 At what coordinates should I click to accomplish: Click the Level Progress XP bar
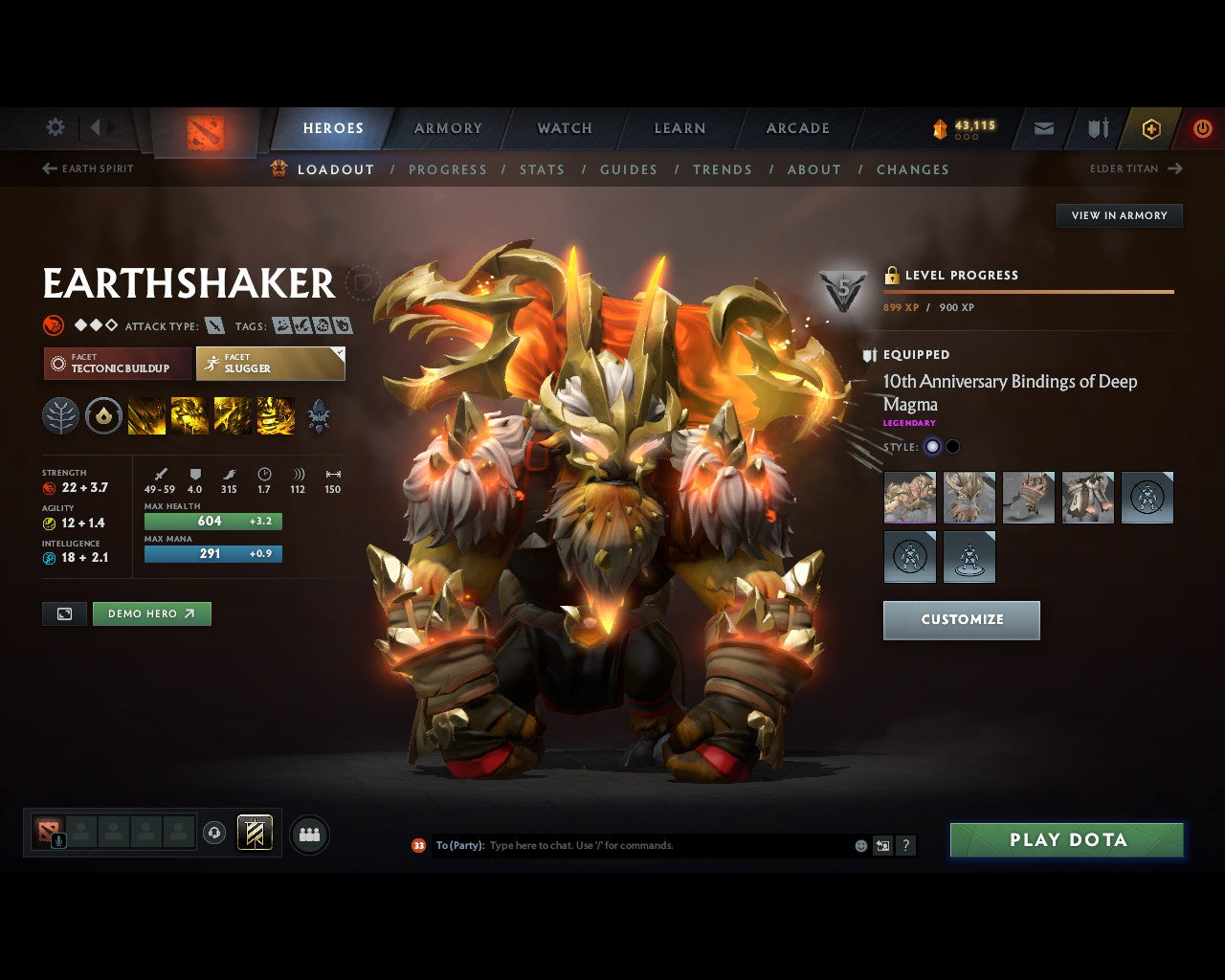click(1029, 292)
